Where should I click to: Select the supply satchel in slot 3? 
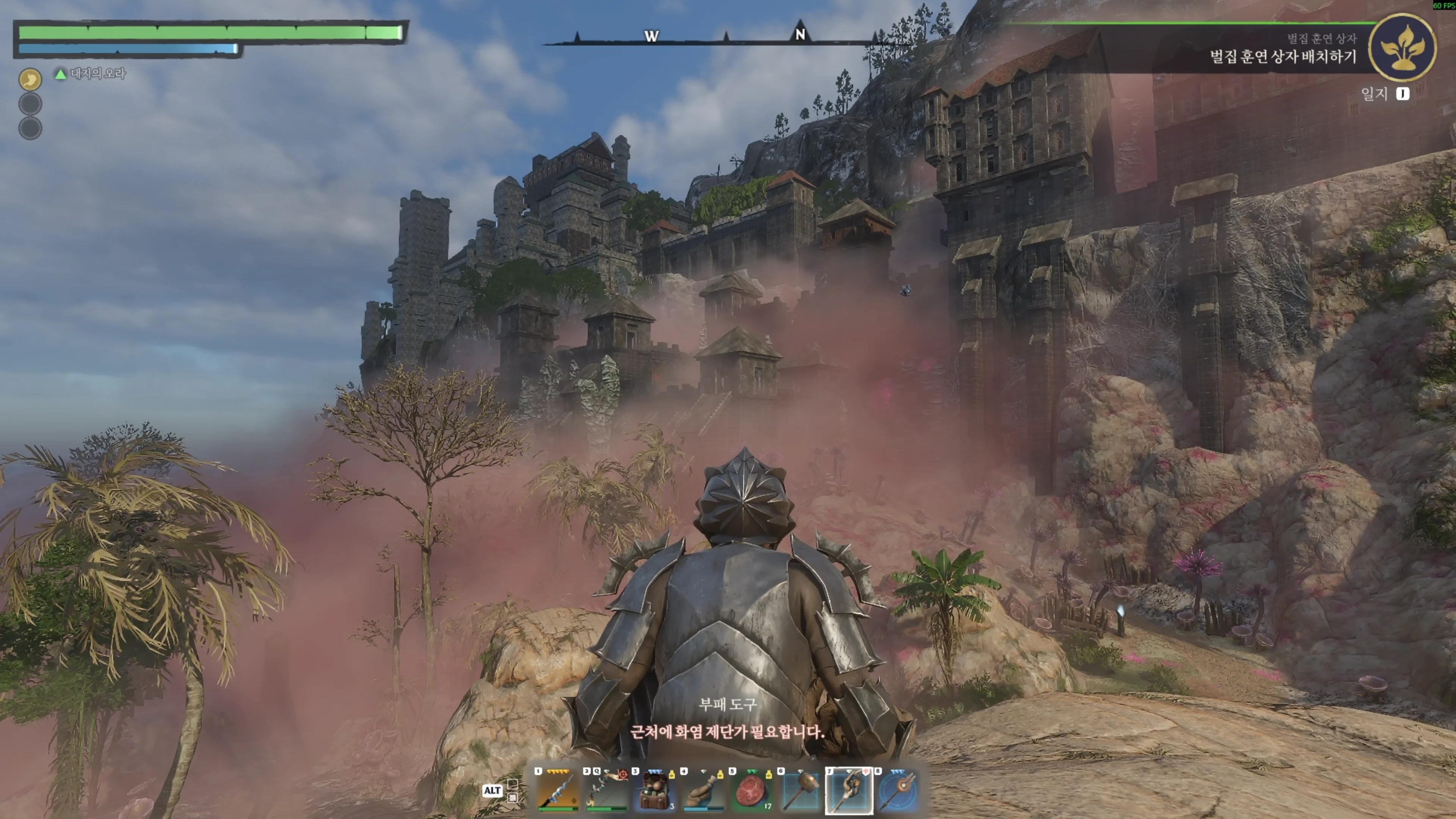[x=654, y=790]
